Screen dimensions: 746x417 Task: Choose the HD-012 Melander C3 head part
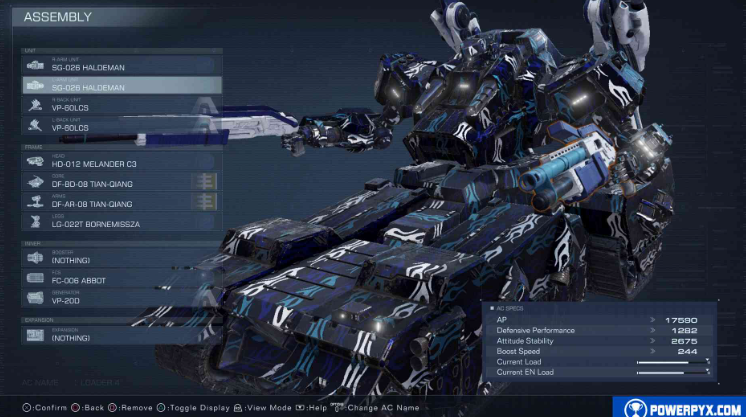click(120, 162)
